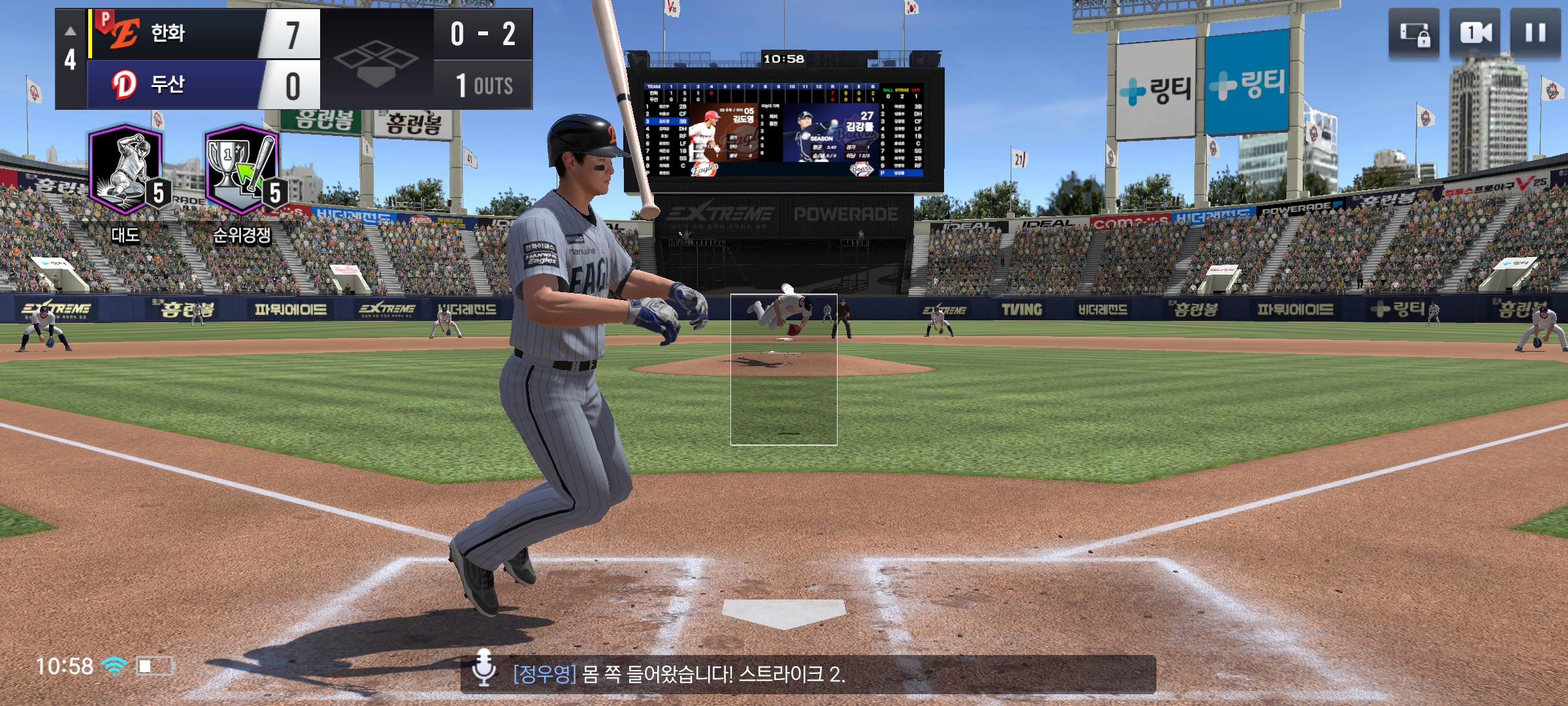Collapse the scoreboard with the up arrow
This screenshot has height=706, width=1568.
[71, 31]
